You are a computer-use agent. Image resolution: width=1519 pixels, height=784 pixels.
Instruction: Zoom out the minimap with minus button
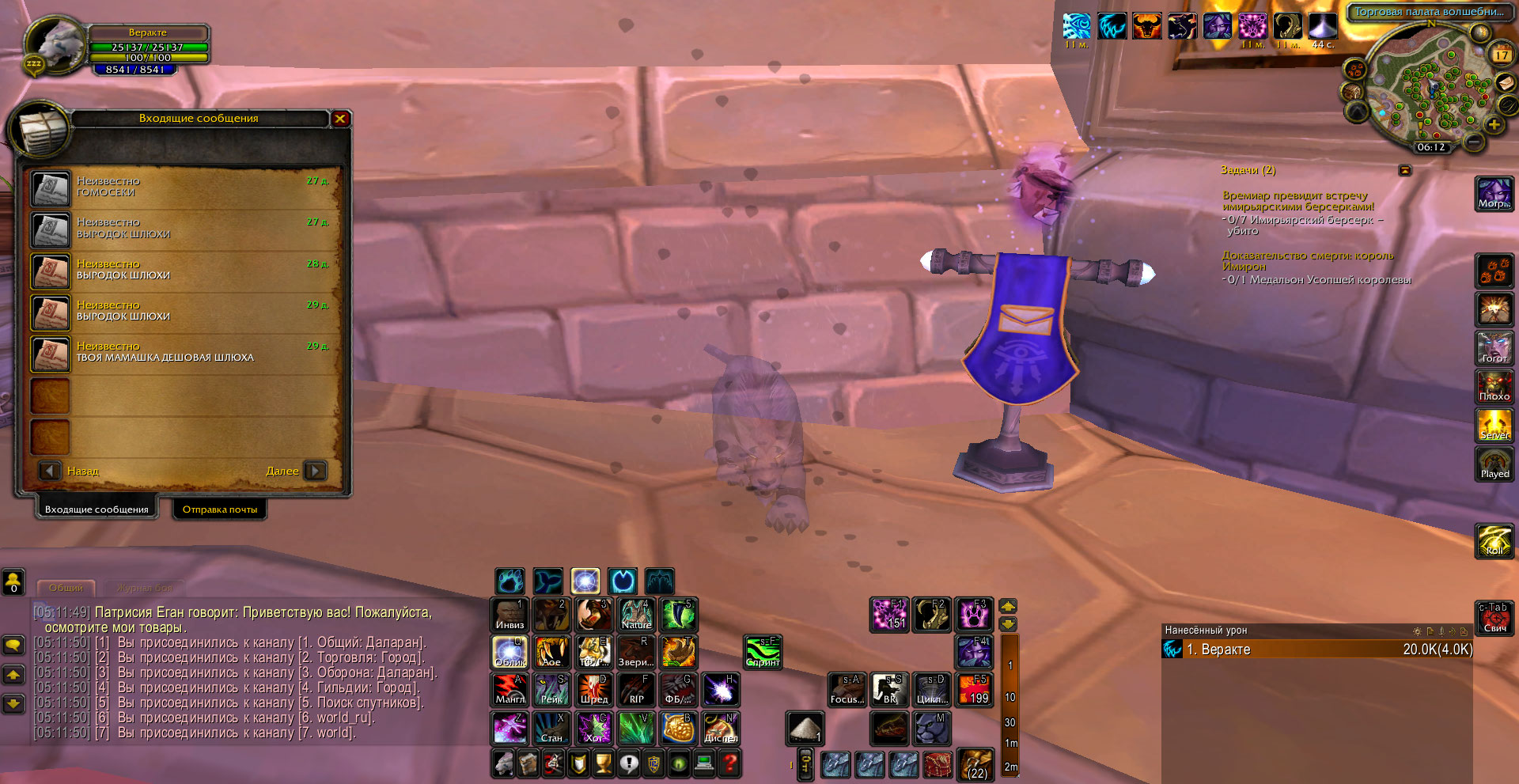1473,142
